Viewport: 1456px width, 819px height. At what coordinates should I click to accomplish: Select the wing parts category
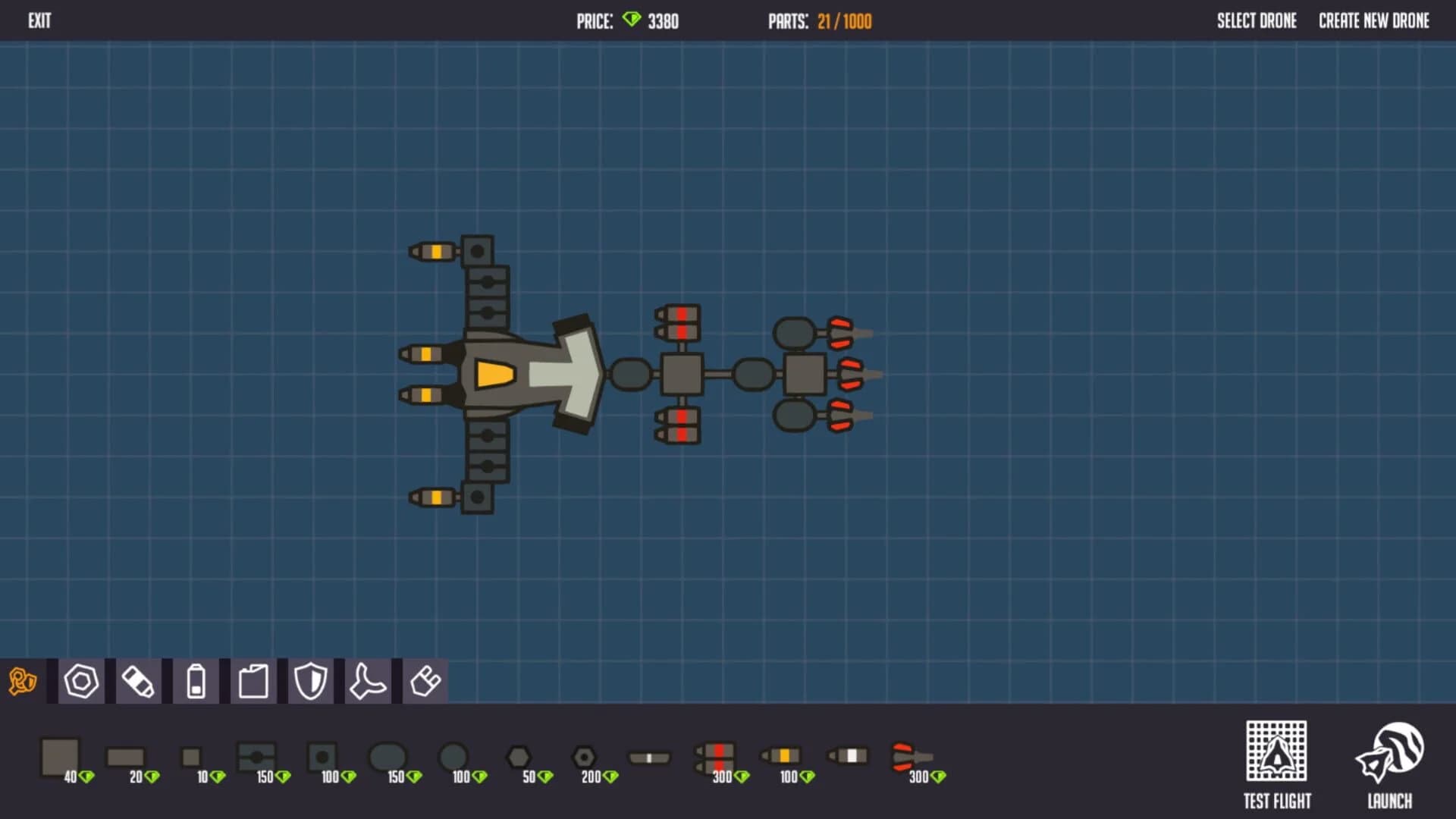(x=368, y=681)
